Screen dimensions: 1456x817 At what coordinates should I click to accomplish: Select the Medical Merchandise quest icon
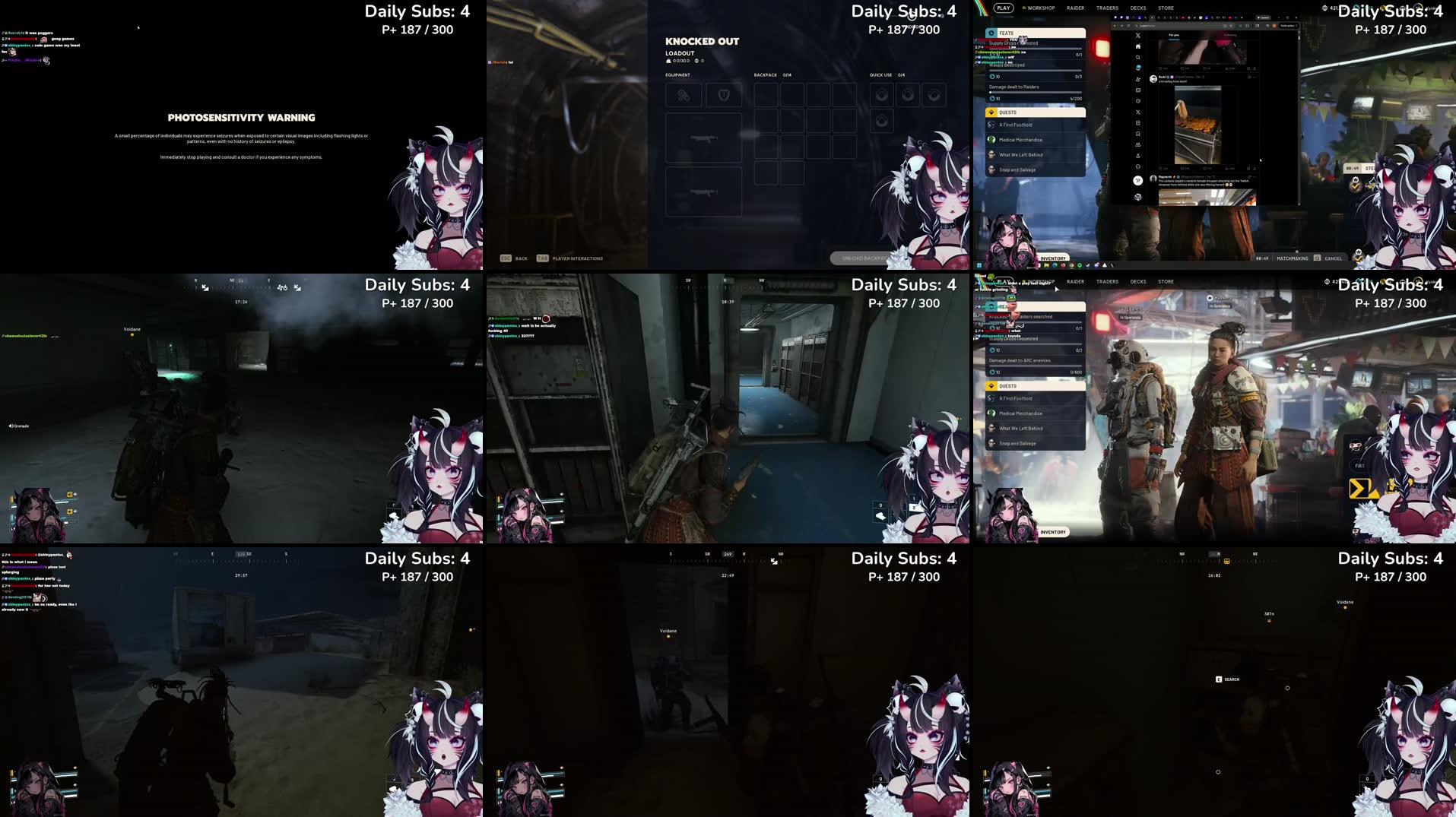click(993, 140)
